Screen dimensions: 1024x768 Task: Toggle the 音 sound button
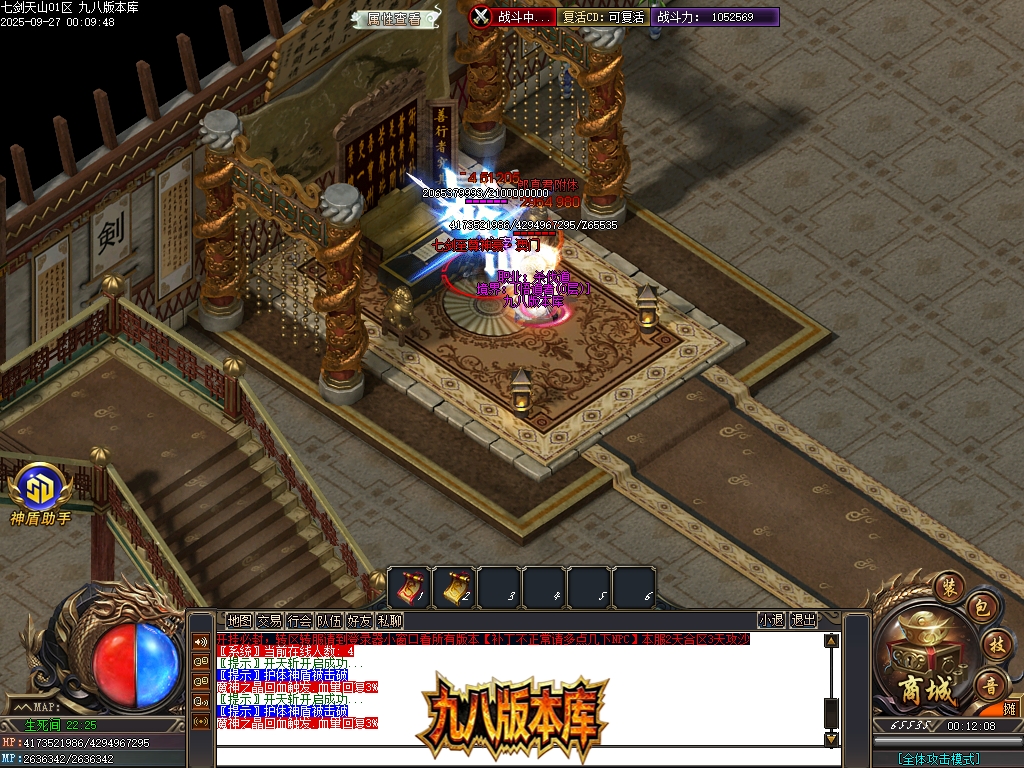pyautogui.click(x=991, y=686)
